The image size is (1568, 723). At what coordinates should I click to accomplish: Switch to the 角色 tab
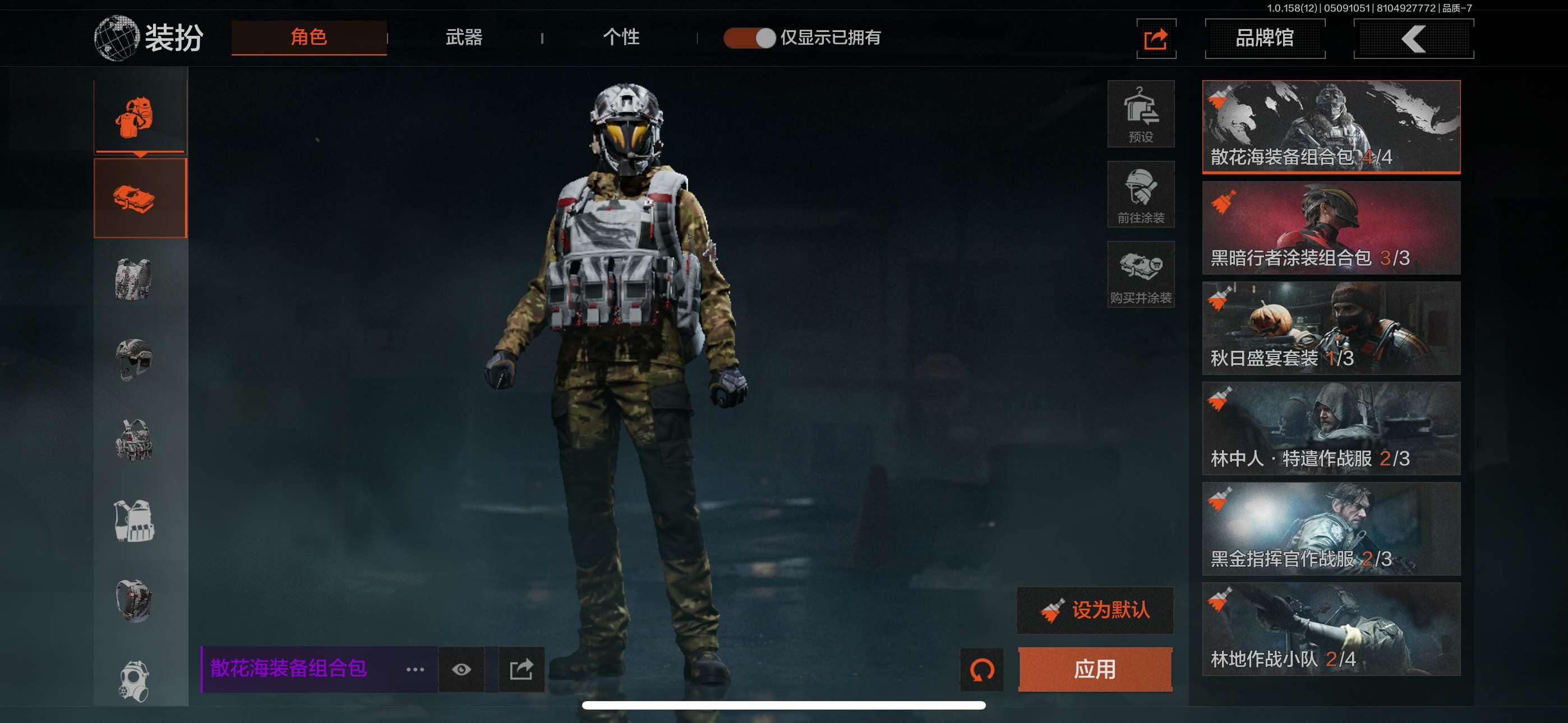point(308,37)
